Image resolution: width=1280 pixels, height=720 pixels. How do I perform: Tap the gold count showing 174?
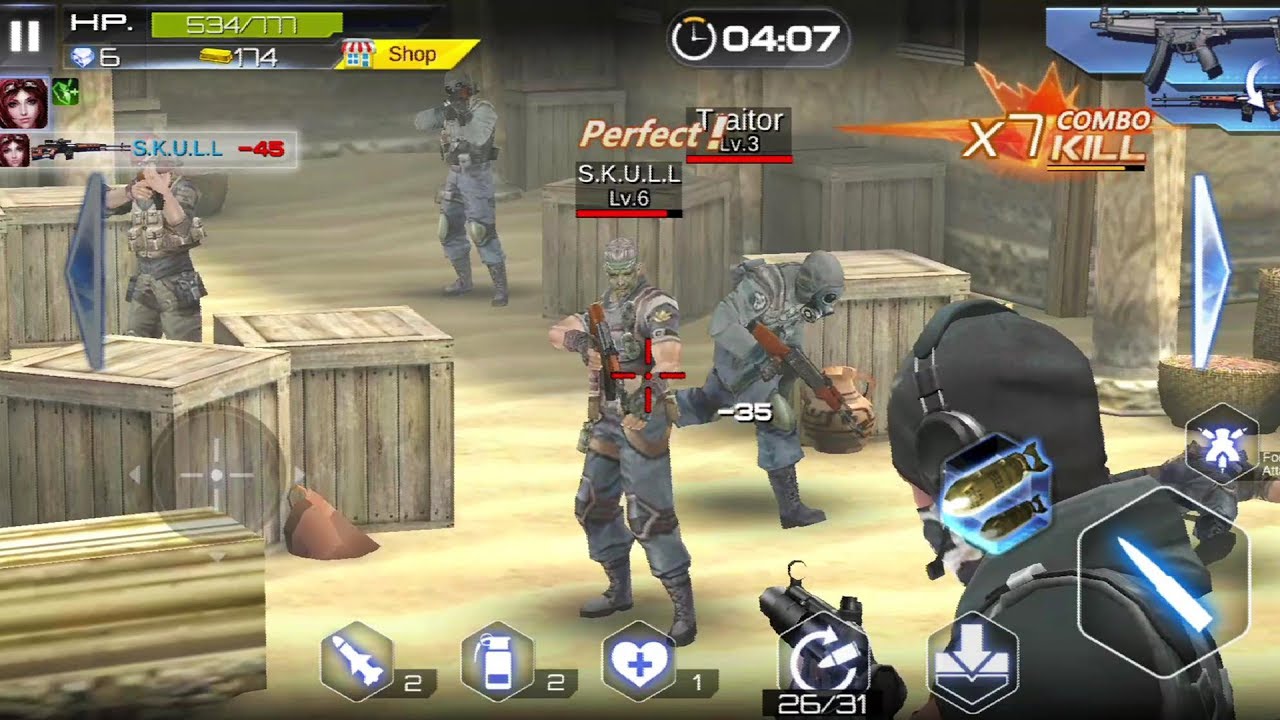(x=245, y=57)
